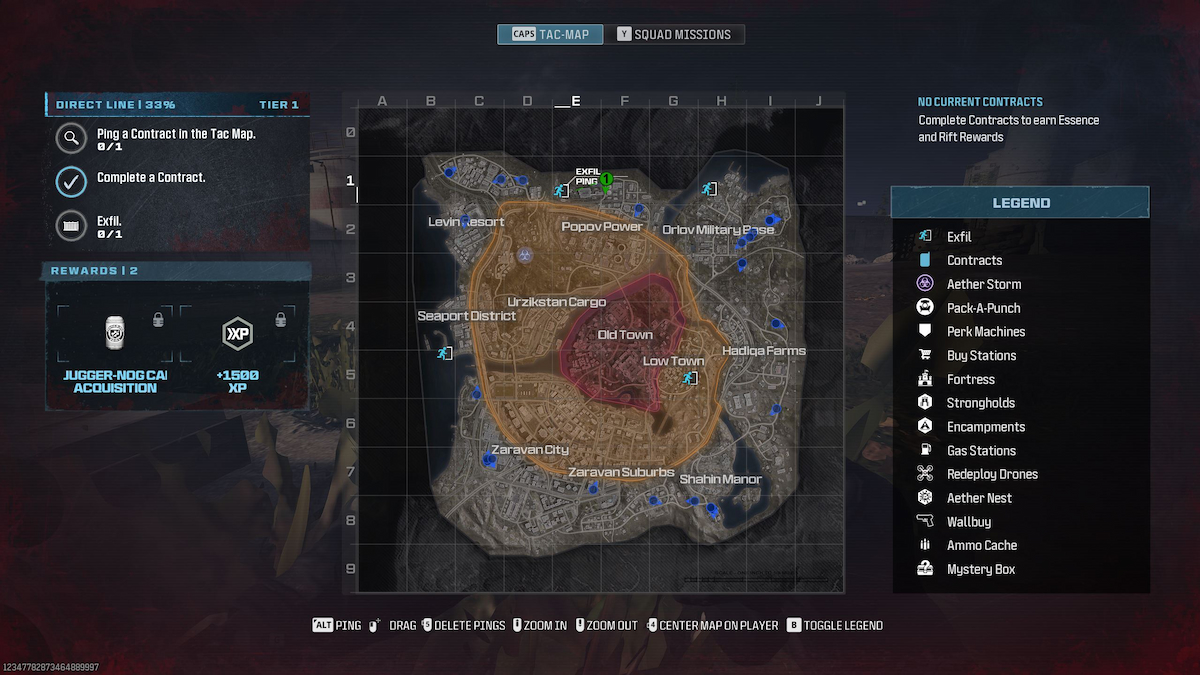
Task: Click the Contracts legend entry
Action: pos(973,260)
